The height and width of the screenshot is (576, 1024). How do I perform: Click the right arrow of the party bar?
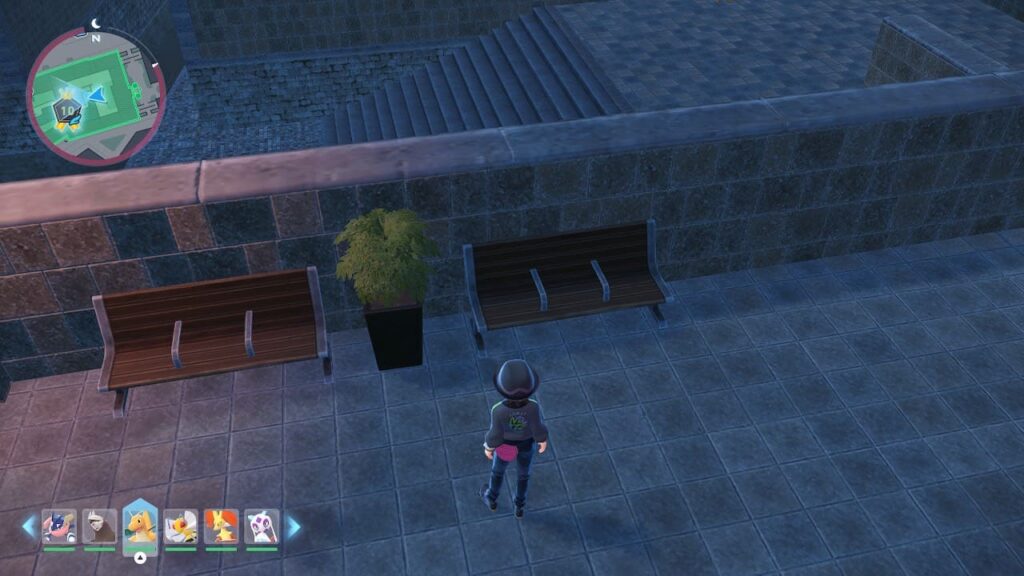click(293, 526)
